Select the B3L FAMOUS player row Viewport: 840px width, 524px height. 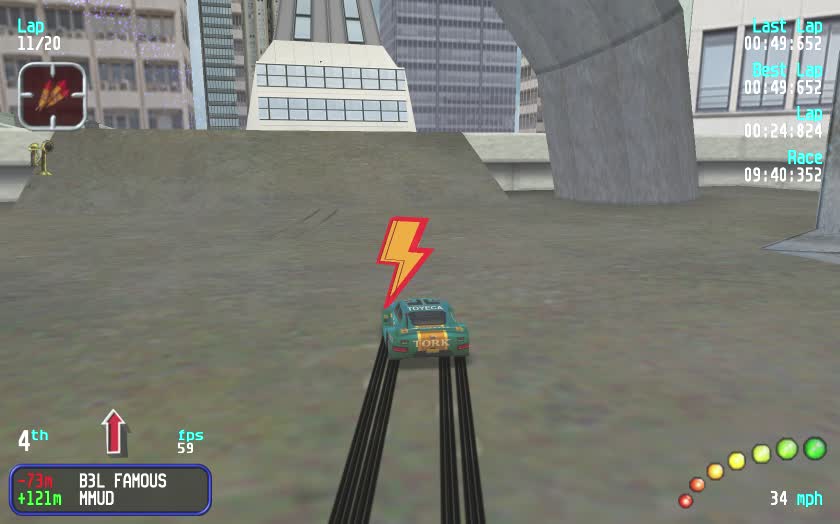tap(110, 481)
